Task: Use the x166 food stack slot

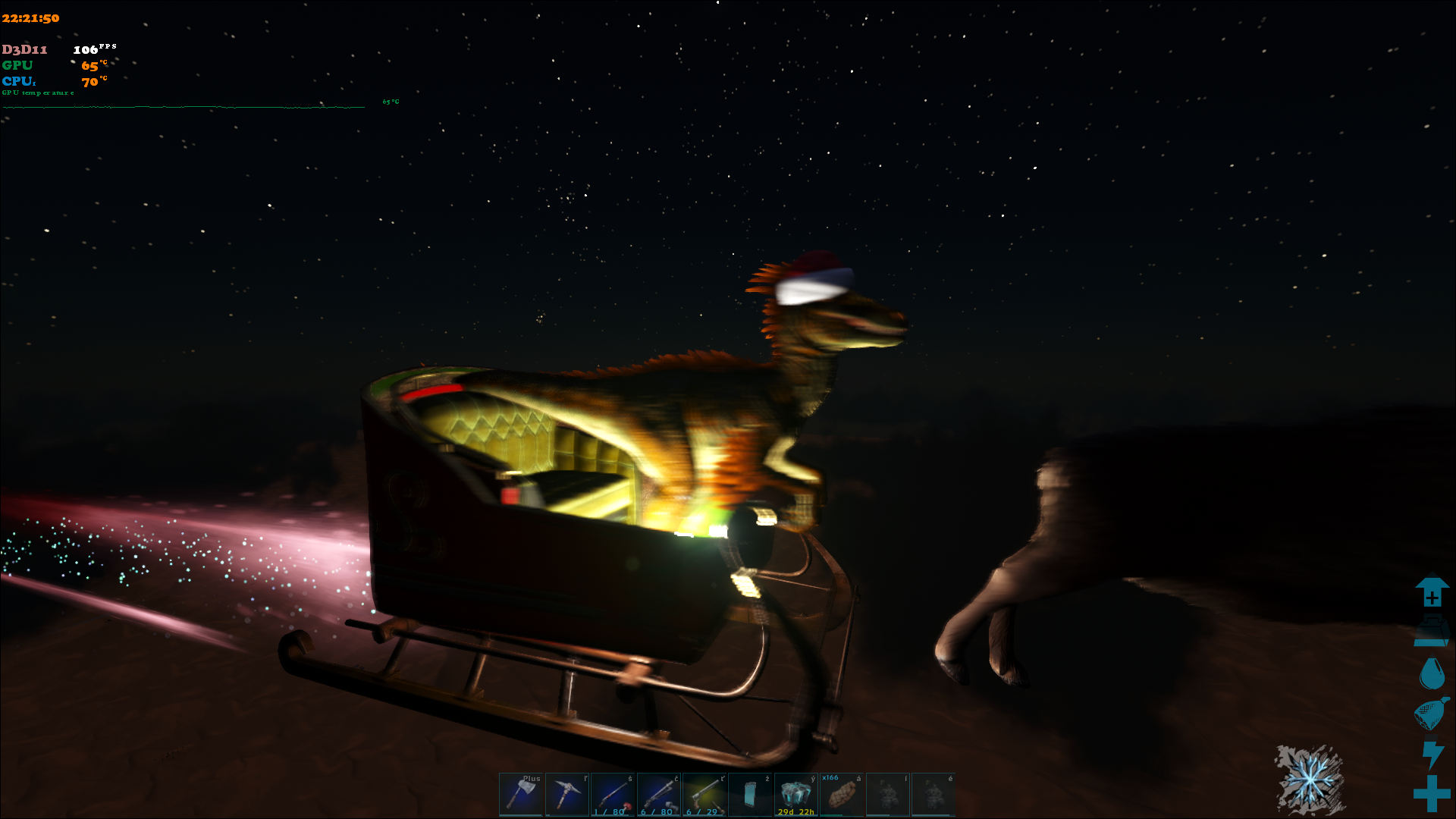Action: (842, 794)
